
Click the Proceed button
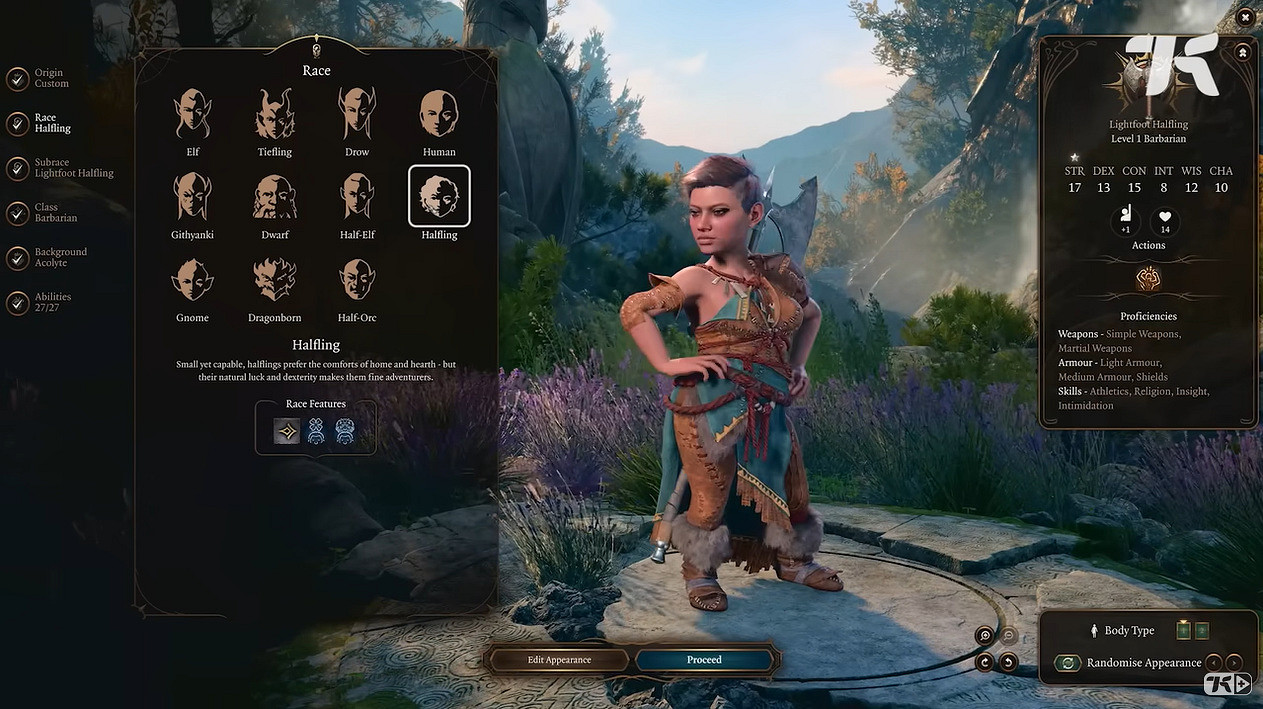(x=704, y=660)
